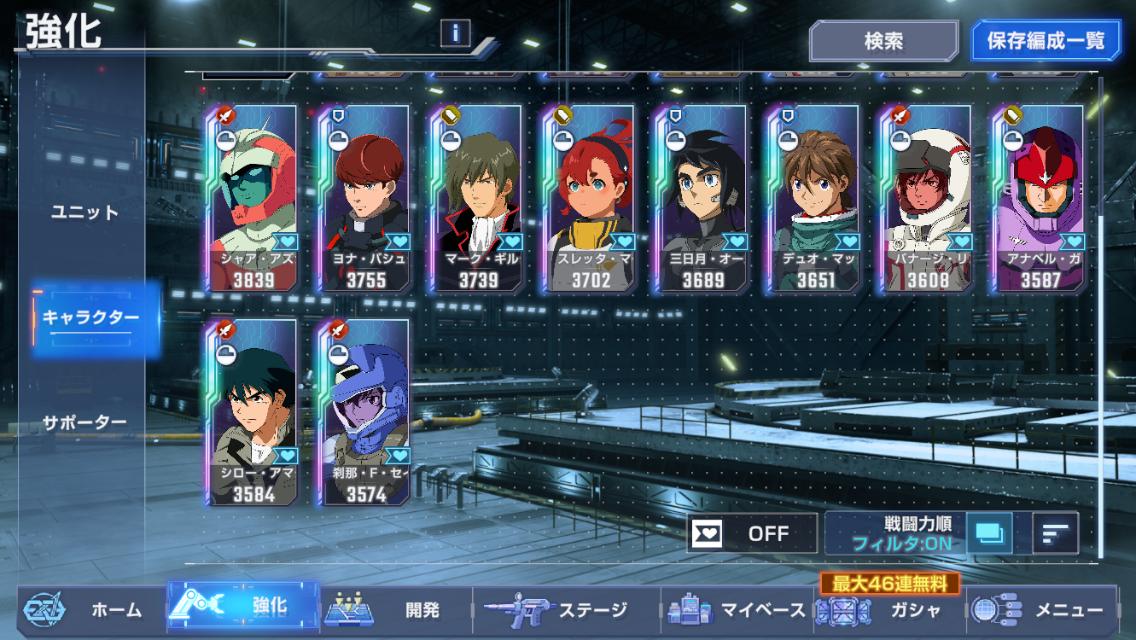
Task: Select the character card with power 3739
Action: pos(478,198)
